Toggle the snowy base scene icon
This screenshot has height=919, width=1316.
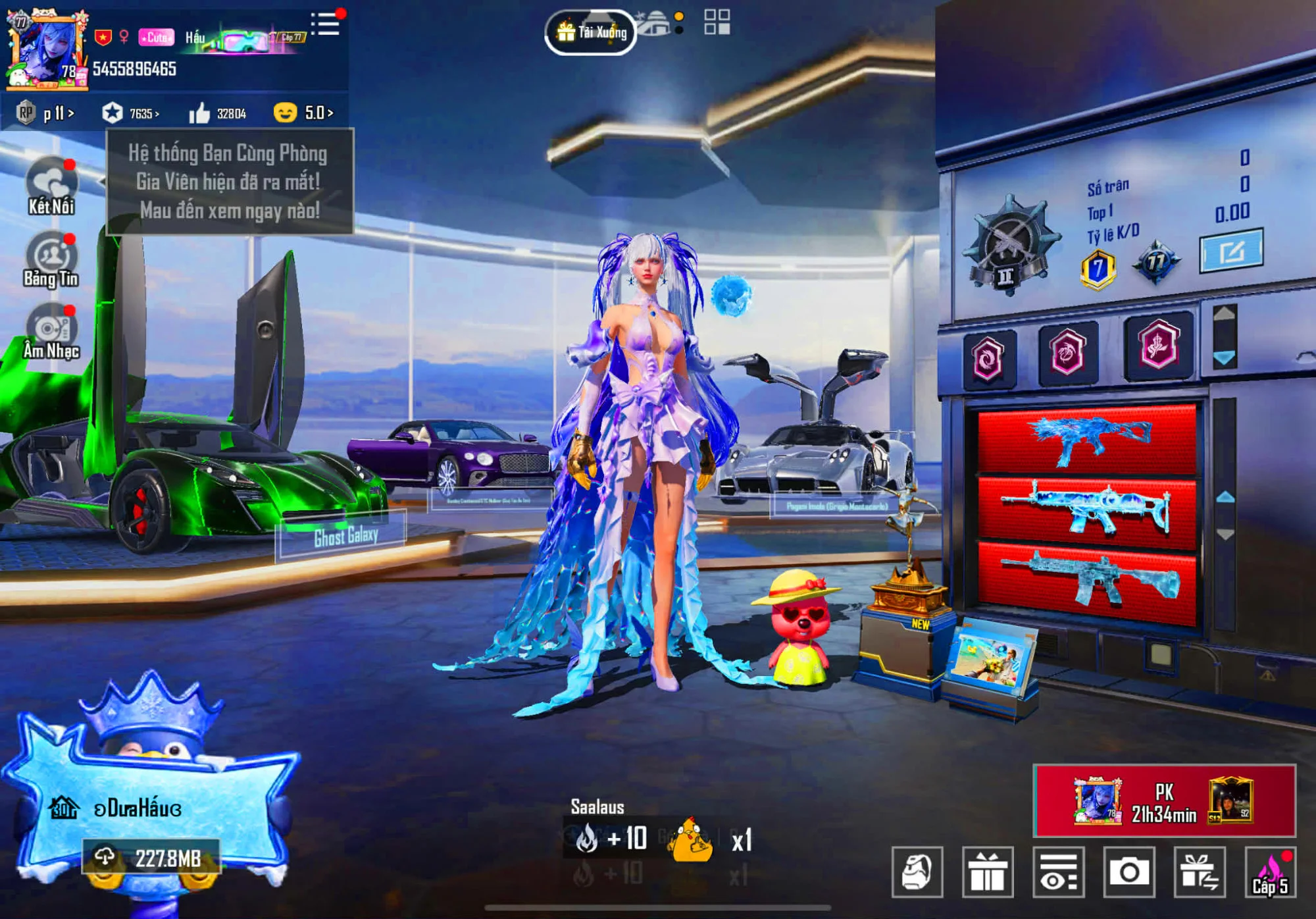tap(651, 23)
